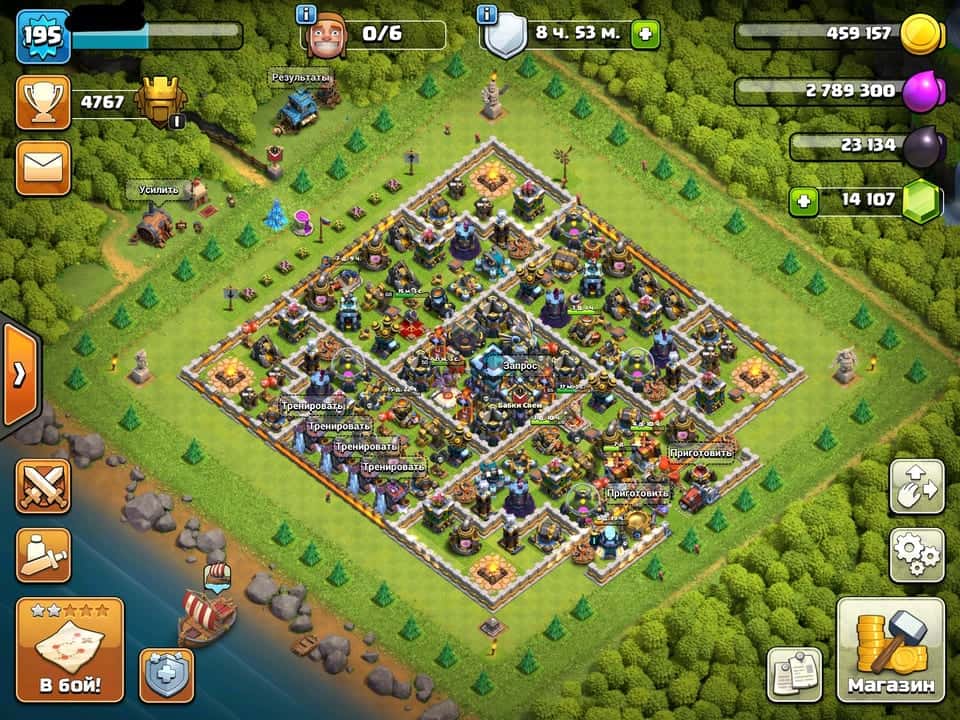Start an attack with В бой!
The image size is (960, 720).
(x=70, y=650)
